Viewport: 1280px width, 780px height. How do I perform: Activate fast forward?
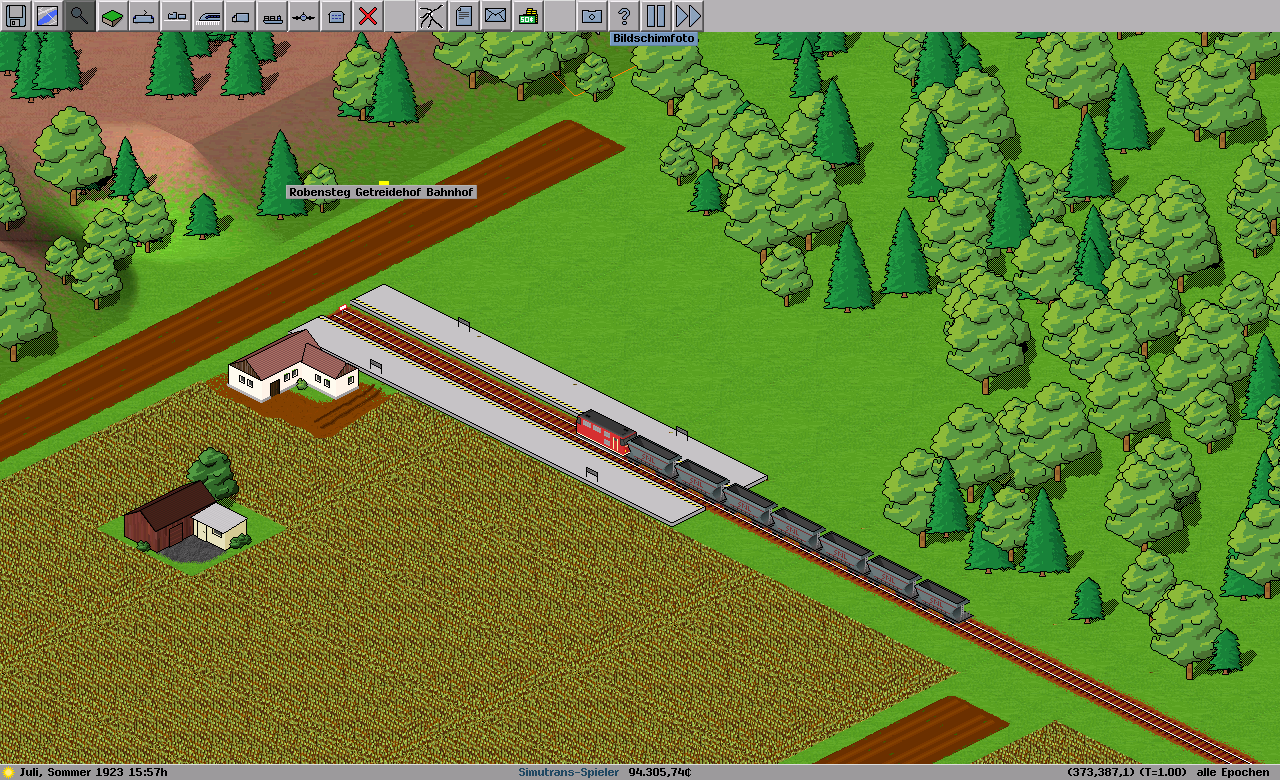tap(688, 16)
